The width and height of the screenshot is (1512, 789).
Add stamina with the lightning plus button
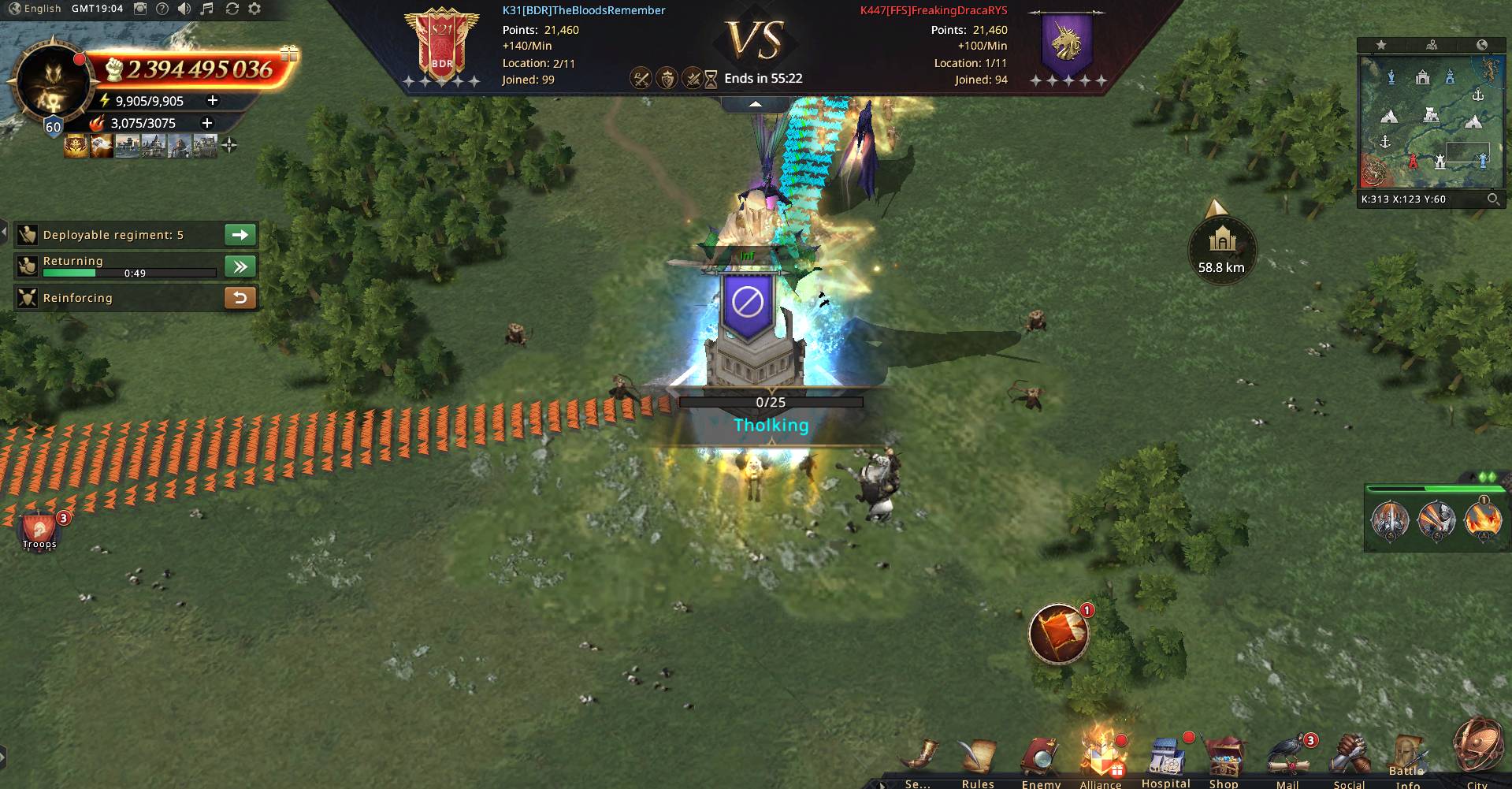point(212,100)
